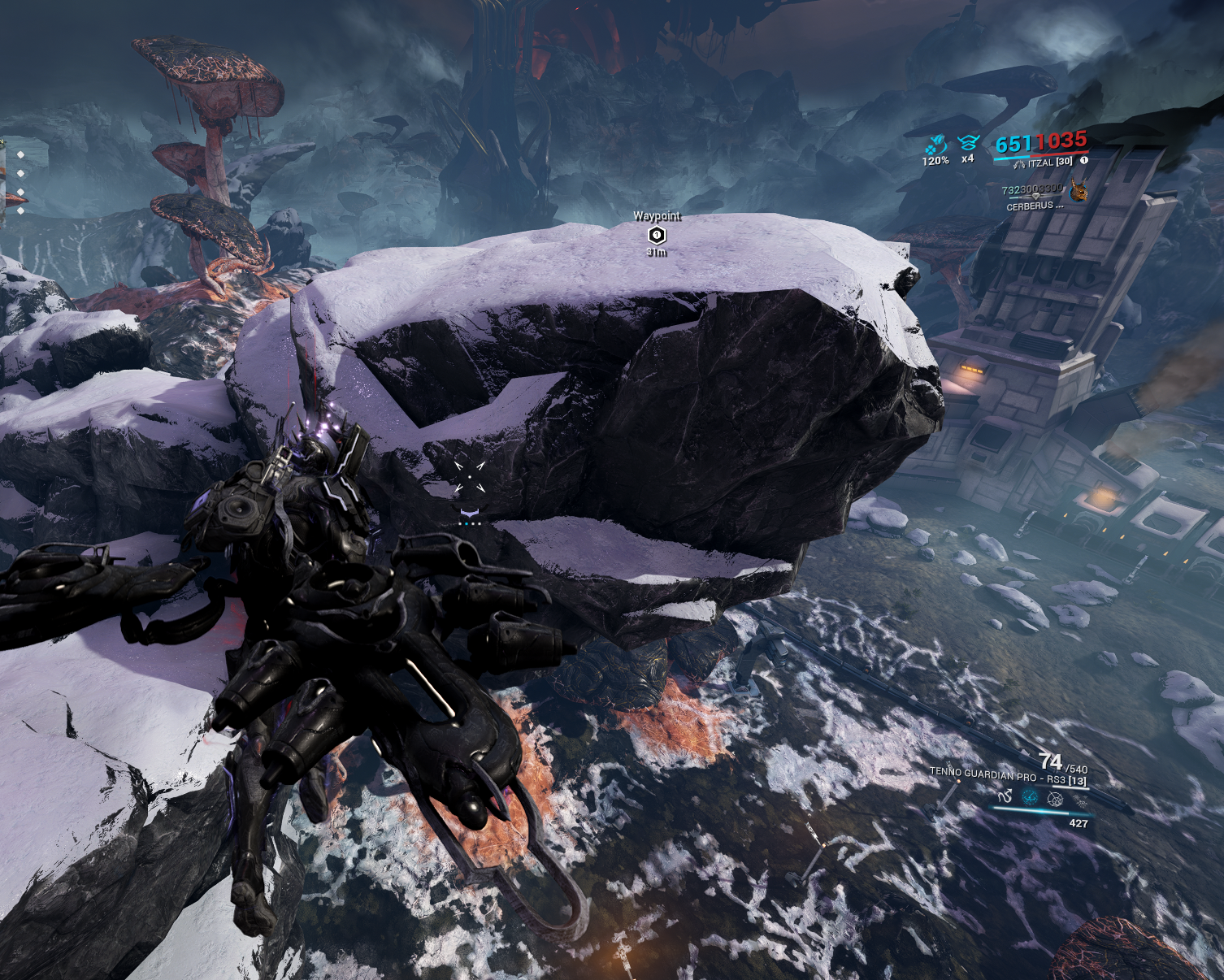Select the x4 stacked buff icon
Image resolution: width=1224 pixels, height=980 pixels.
click(x=967, y=144)
